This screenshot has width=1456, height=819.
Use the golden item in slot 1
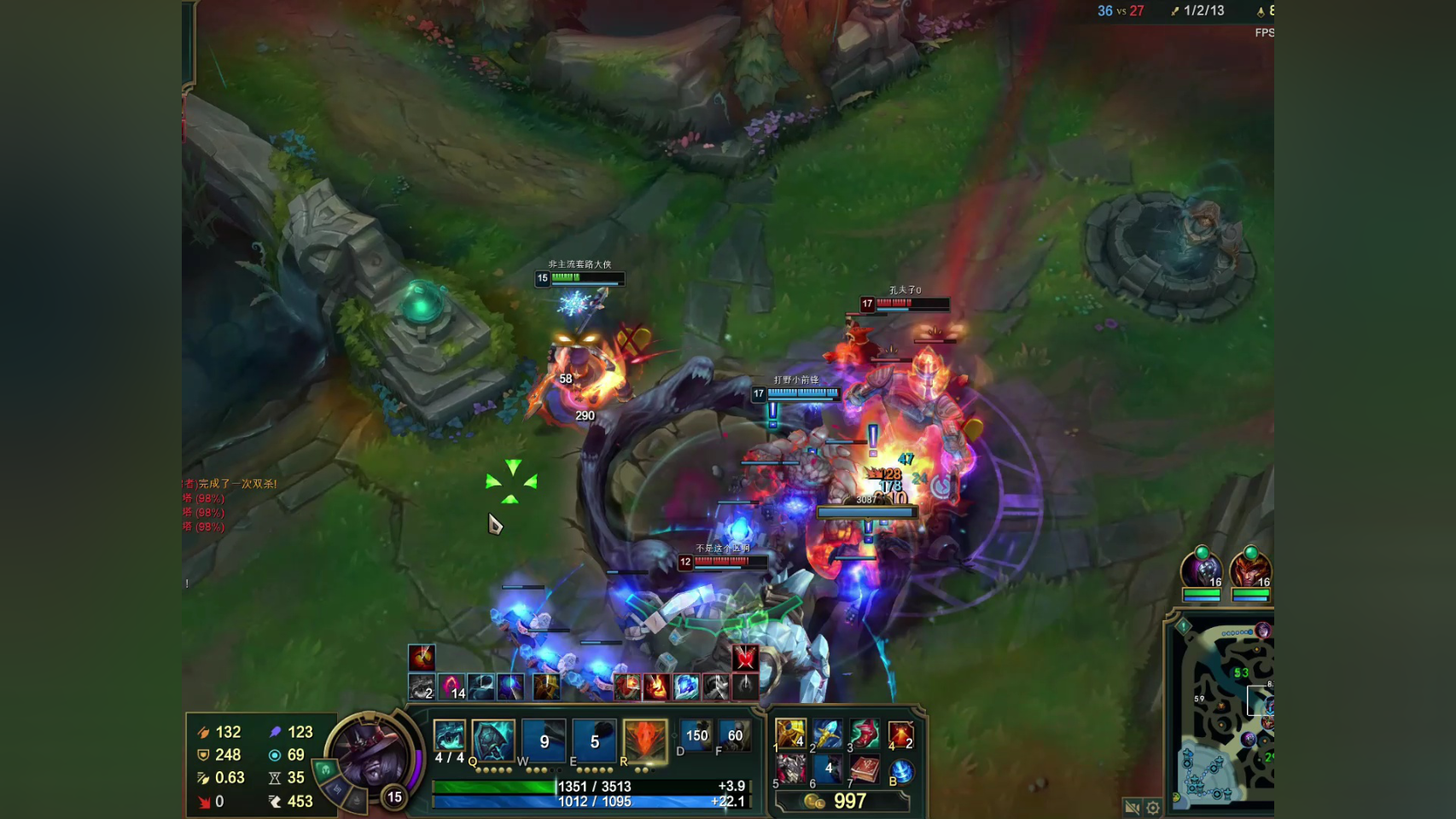790,734
